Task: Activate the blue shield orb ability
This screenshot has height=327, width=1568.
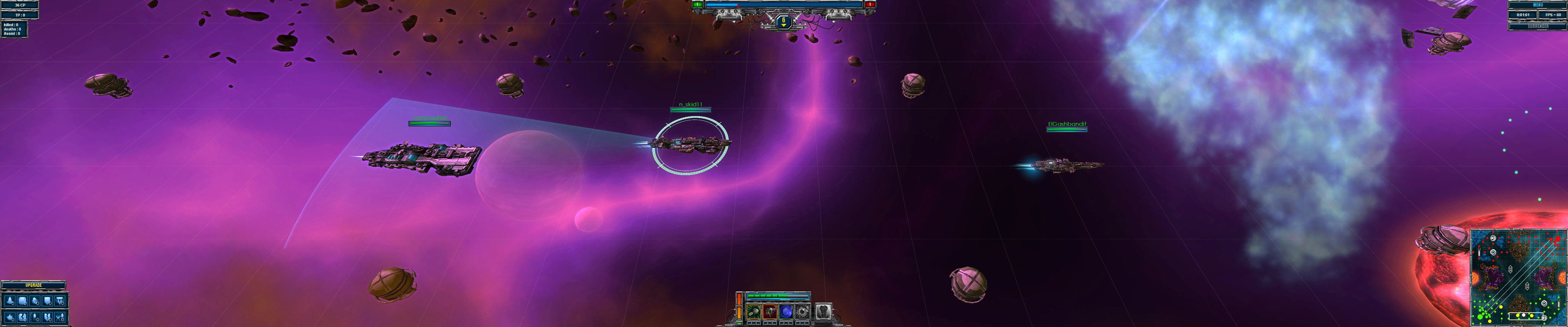Action: coord(786,312)
